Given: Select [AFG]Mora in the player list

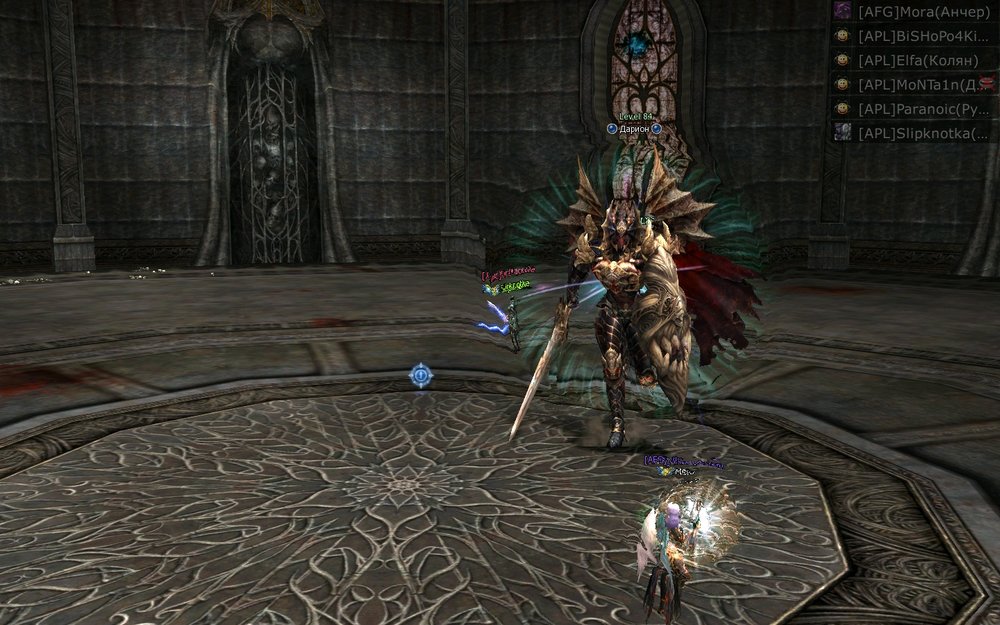Looking at the screenshot, I should pos(915,12).
